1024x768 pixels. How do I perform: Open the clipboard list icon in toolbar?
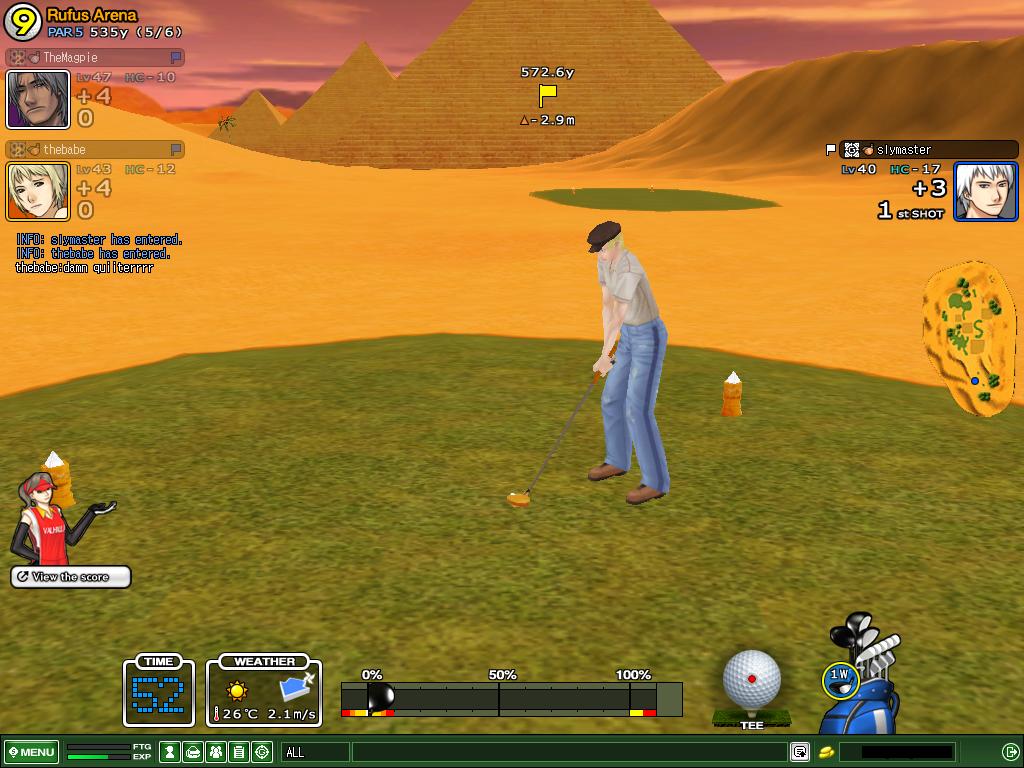pyautogui.click(x=239, y=752)
